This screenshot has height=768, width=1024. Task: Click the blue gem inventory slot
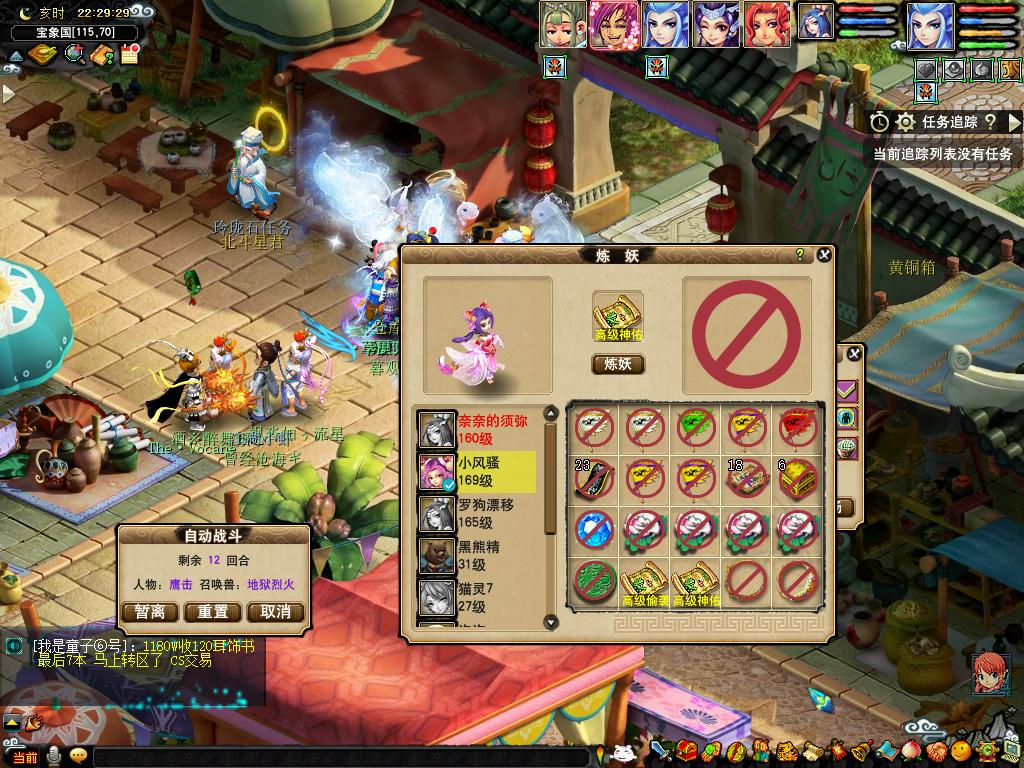594,529
